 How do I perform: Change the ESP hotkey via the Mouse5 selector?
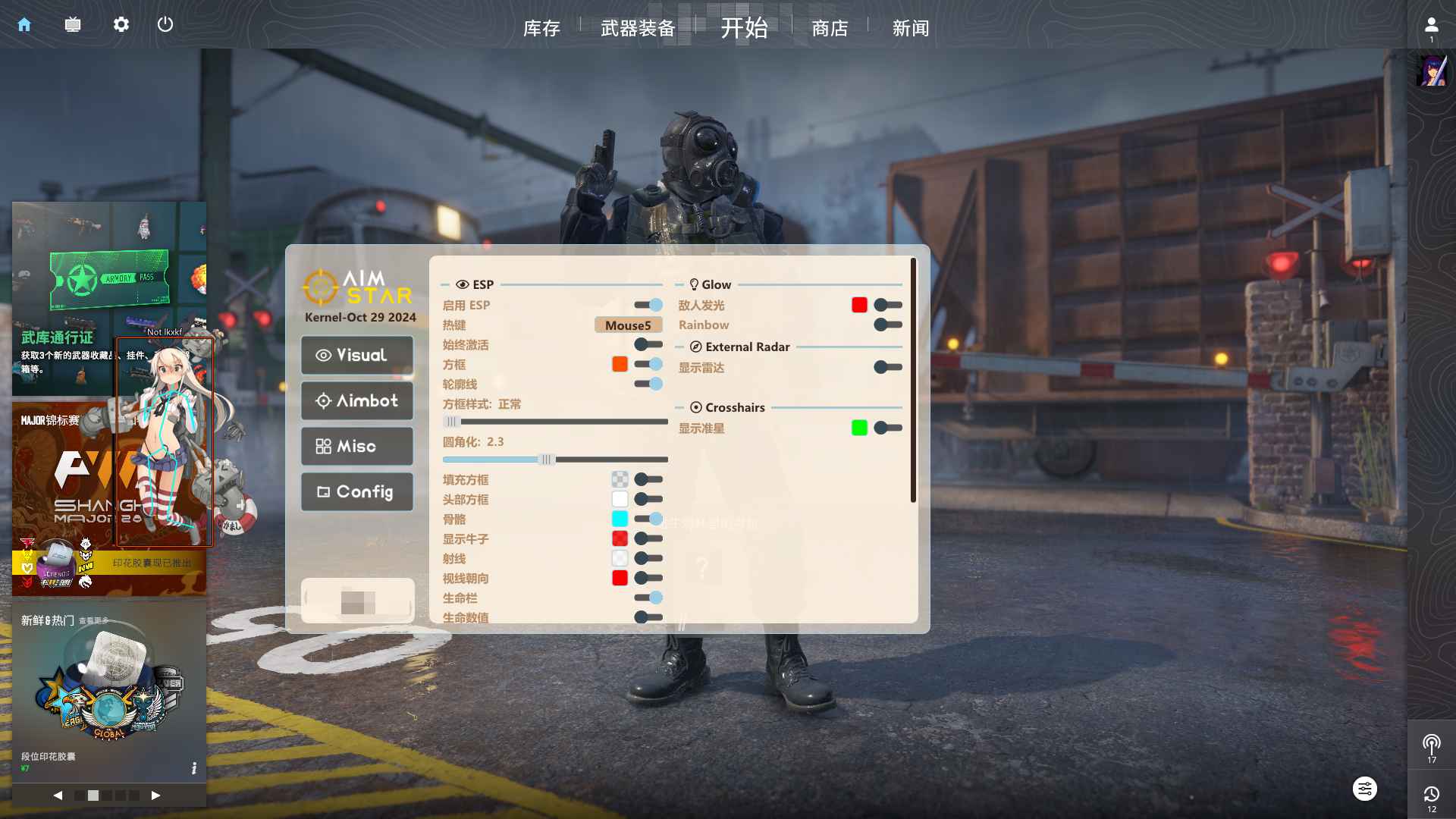pyautogui.click(x=628, y=325)
